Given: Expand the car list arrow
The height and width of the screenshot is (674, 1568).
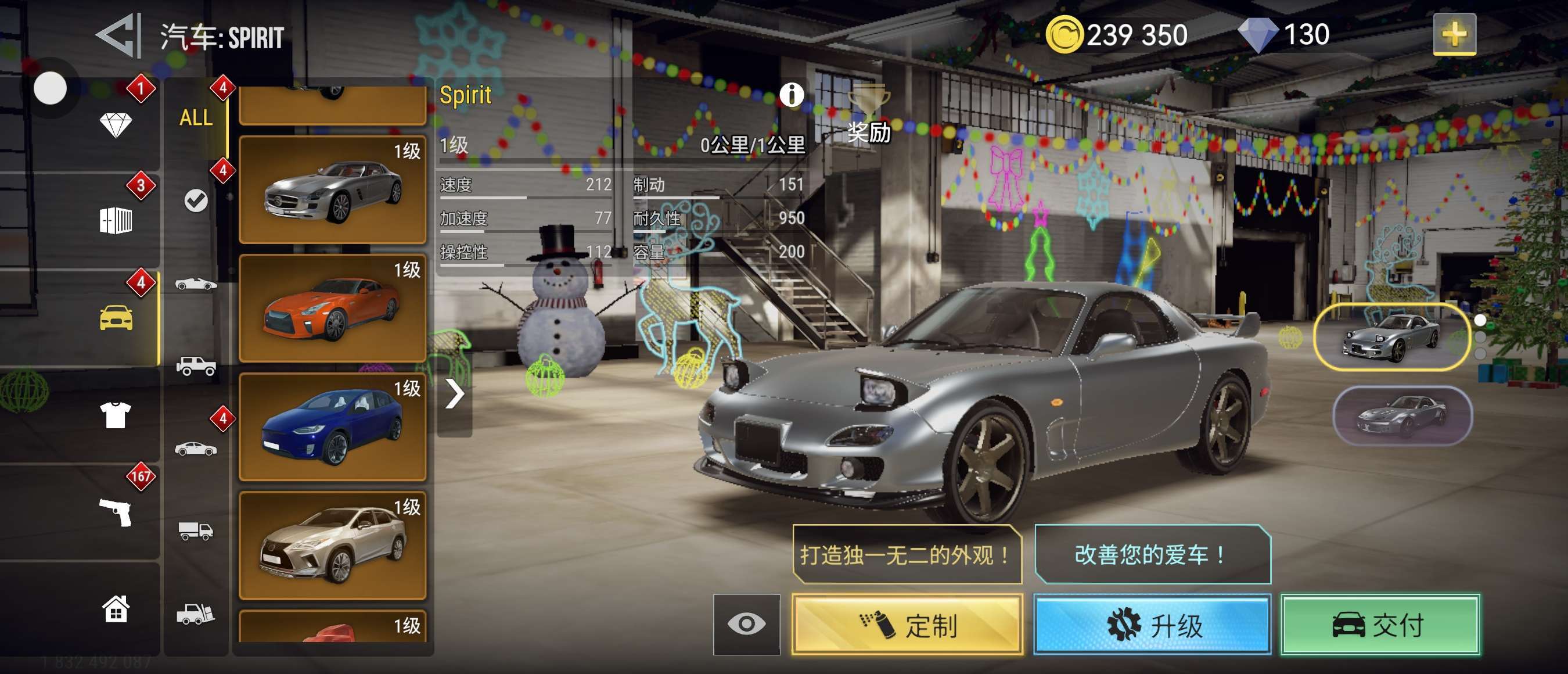Looking at the screenshot, I should click(454, 394).
